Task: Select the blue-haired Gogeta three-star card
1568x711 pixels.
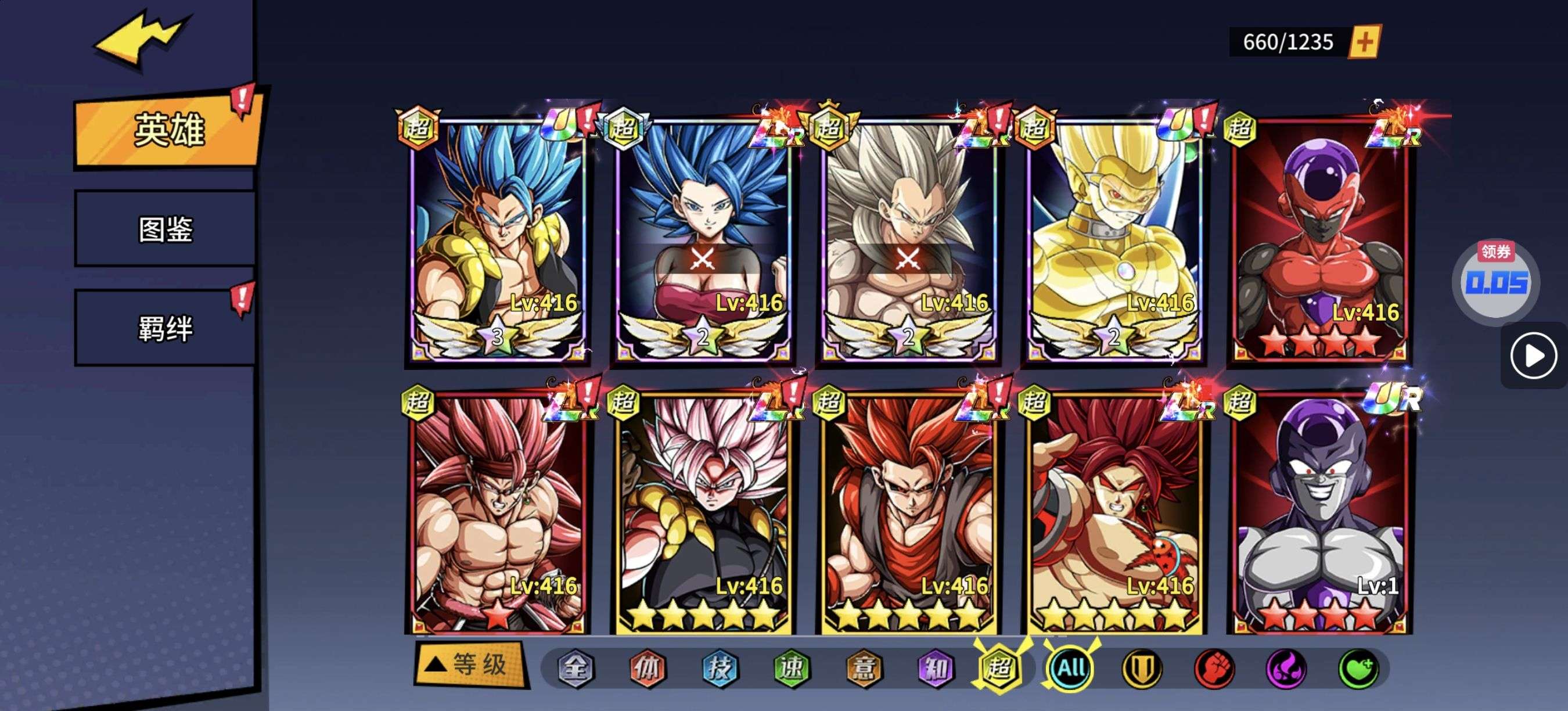Action: pos(498,238)
